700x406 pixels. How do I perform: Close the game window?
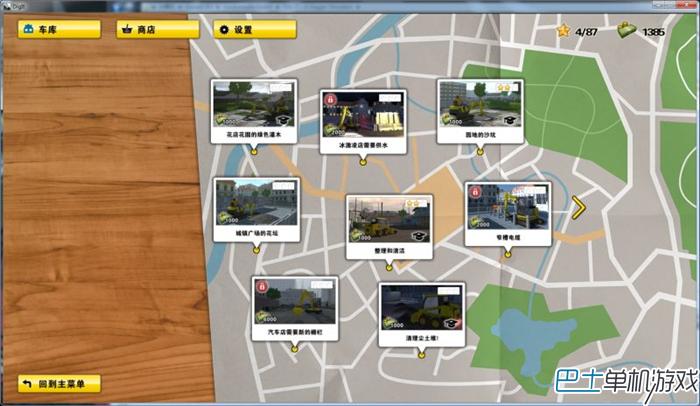(684, 5)
